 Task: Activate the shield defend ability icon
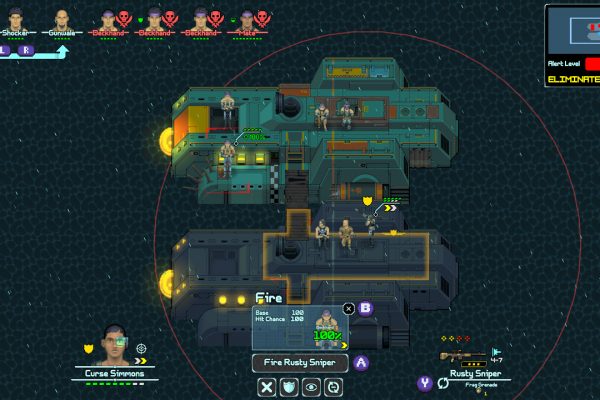[x=289, y=387]
